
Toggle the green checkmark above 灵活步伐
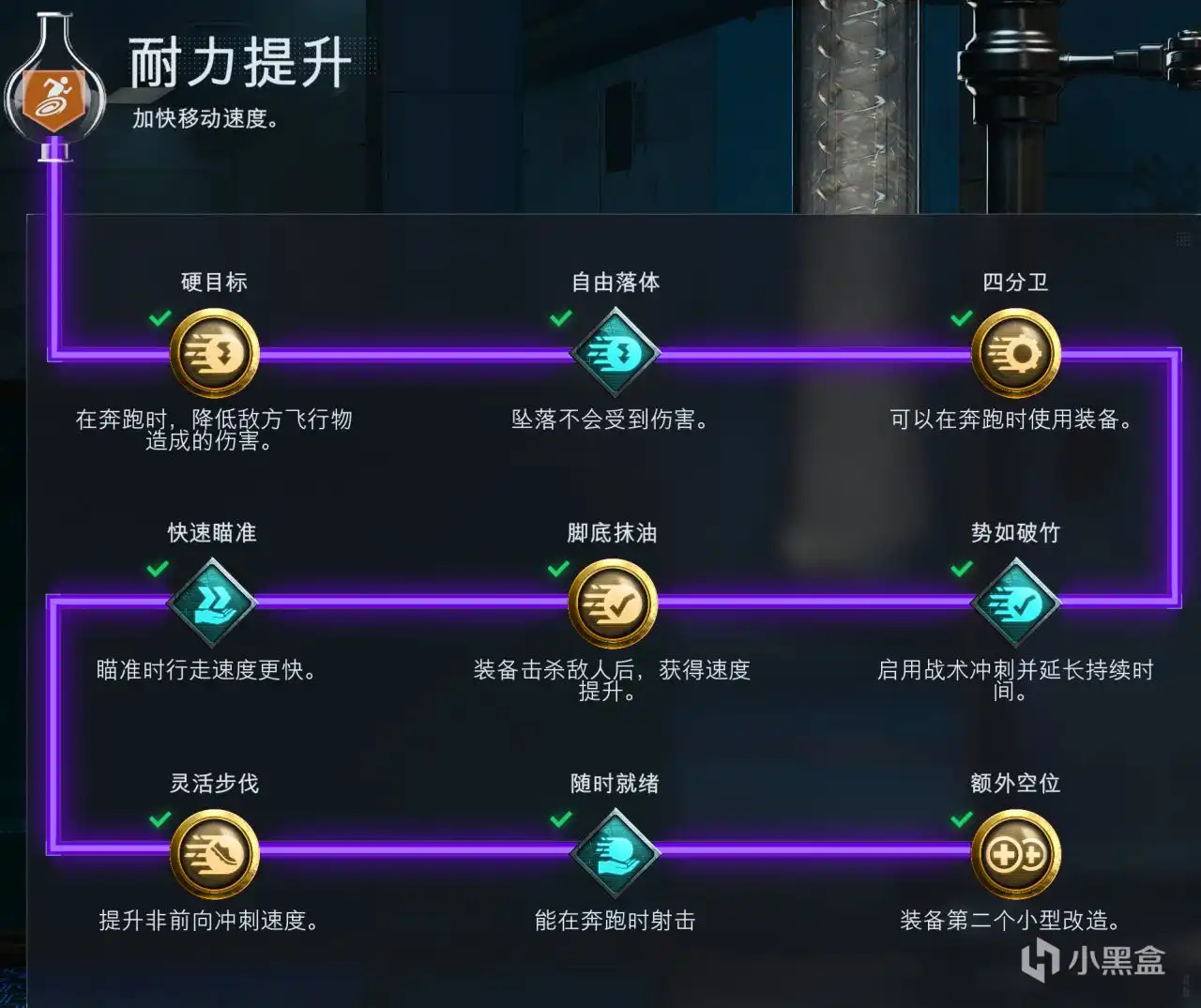point(157,819)
